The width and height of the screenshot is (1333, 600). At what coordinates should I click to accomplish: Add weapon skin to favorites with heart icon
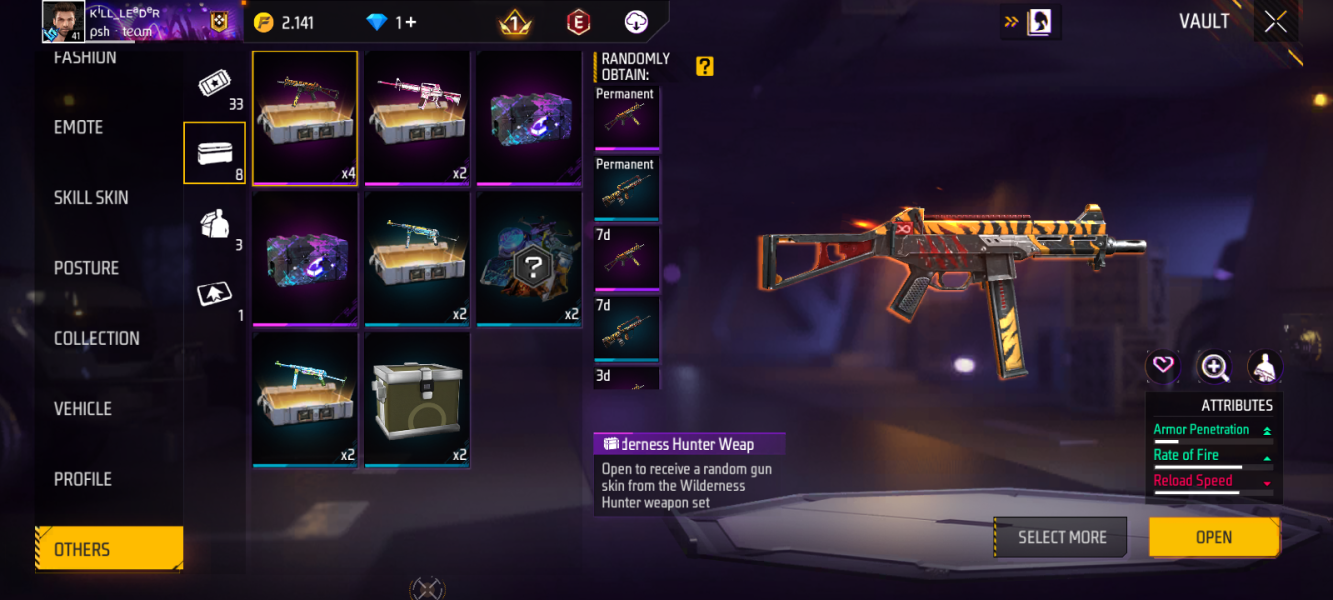coord(1163,366)
